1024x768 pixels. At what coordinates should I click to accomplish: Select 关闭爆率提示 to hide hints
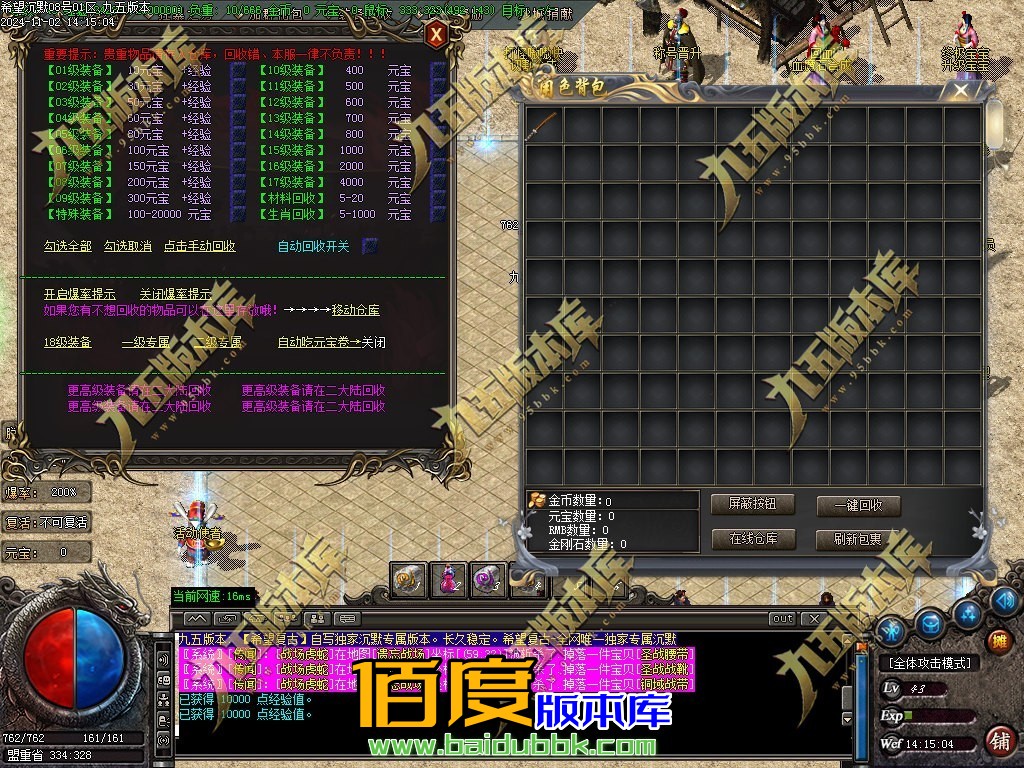pos(175,294)
